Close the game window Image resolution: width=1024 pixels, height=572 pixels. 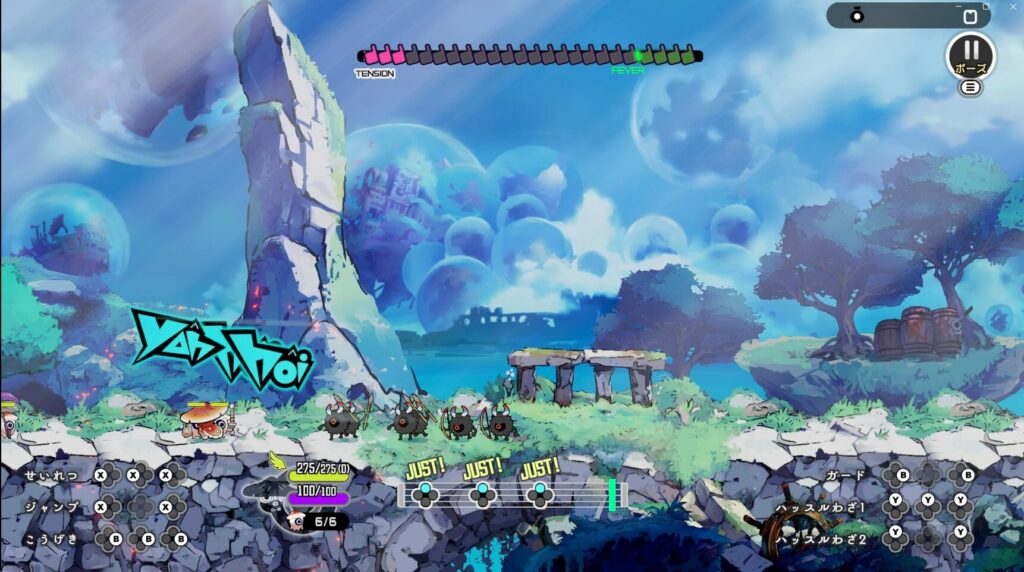click(1012, 6)
